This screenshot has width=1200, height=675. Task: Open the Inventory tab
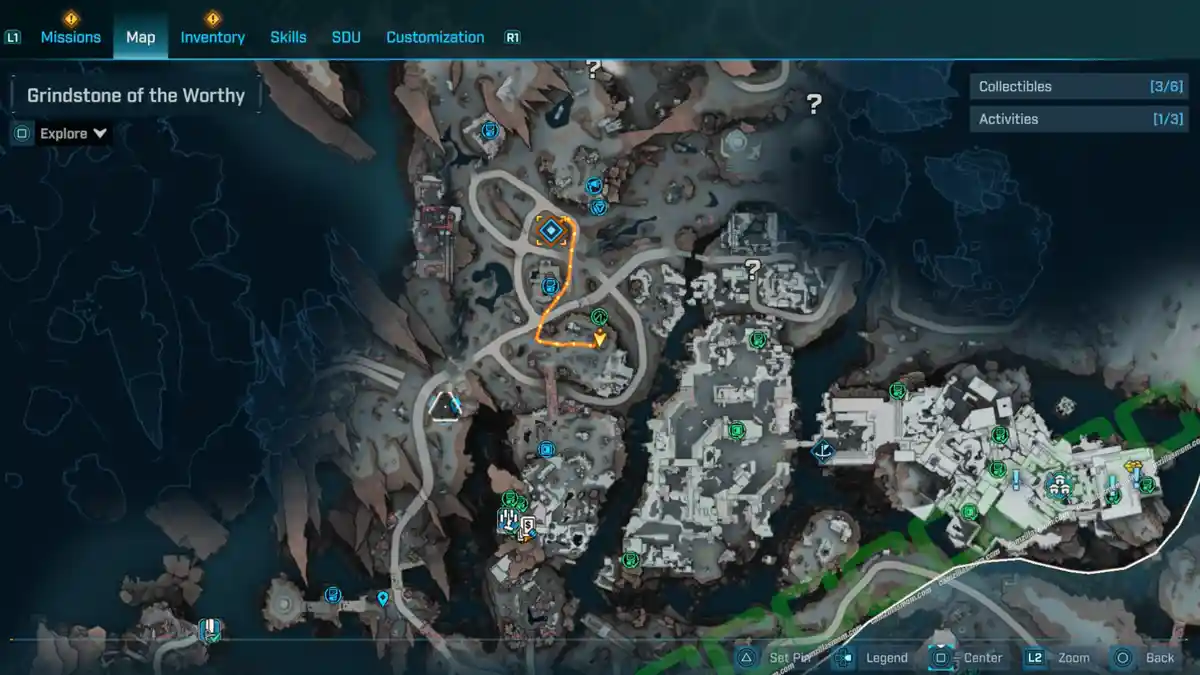tap(212, 37)
